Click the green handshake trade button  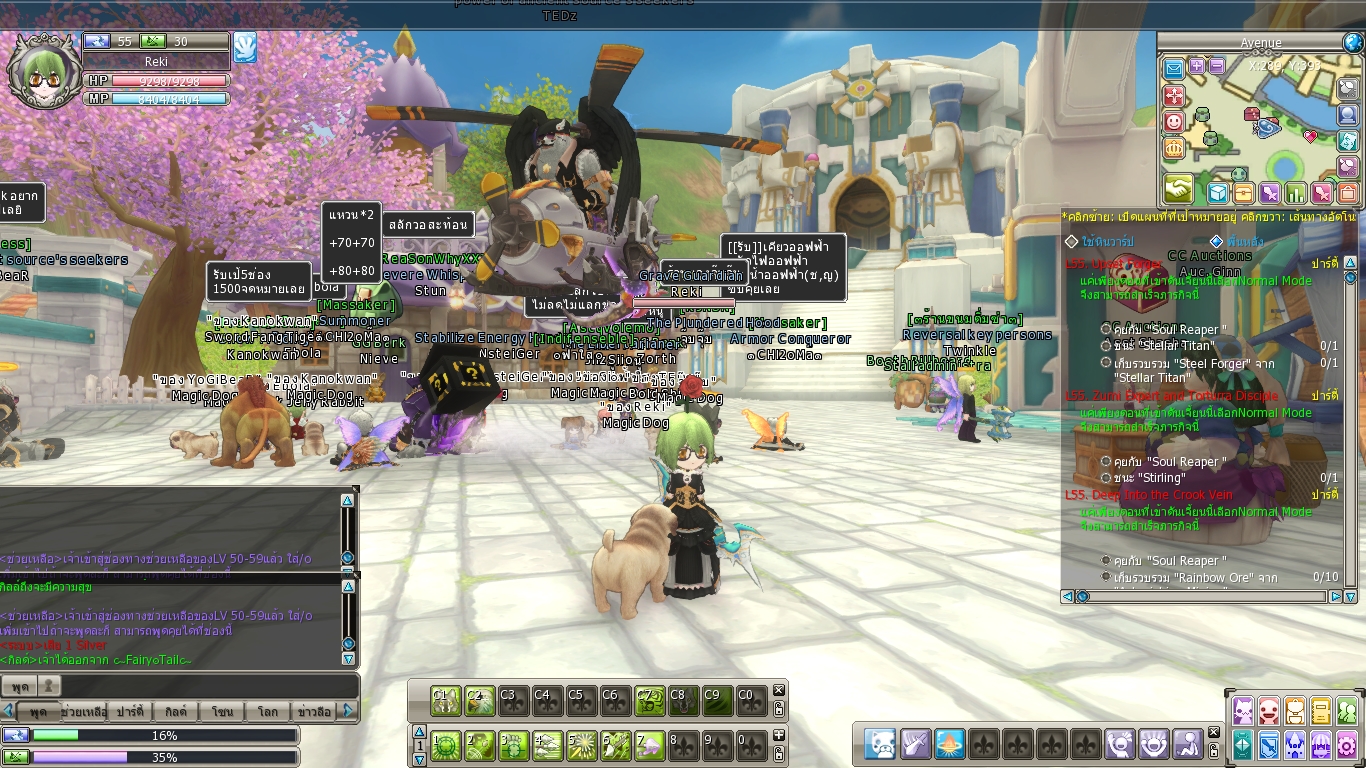pos(1178,189)
